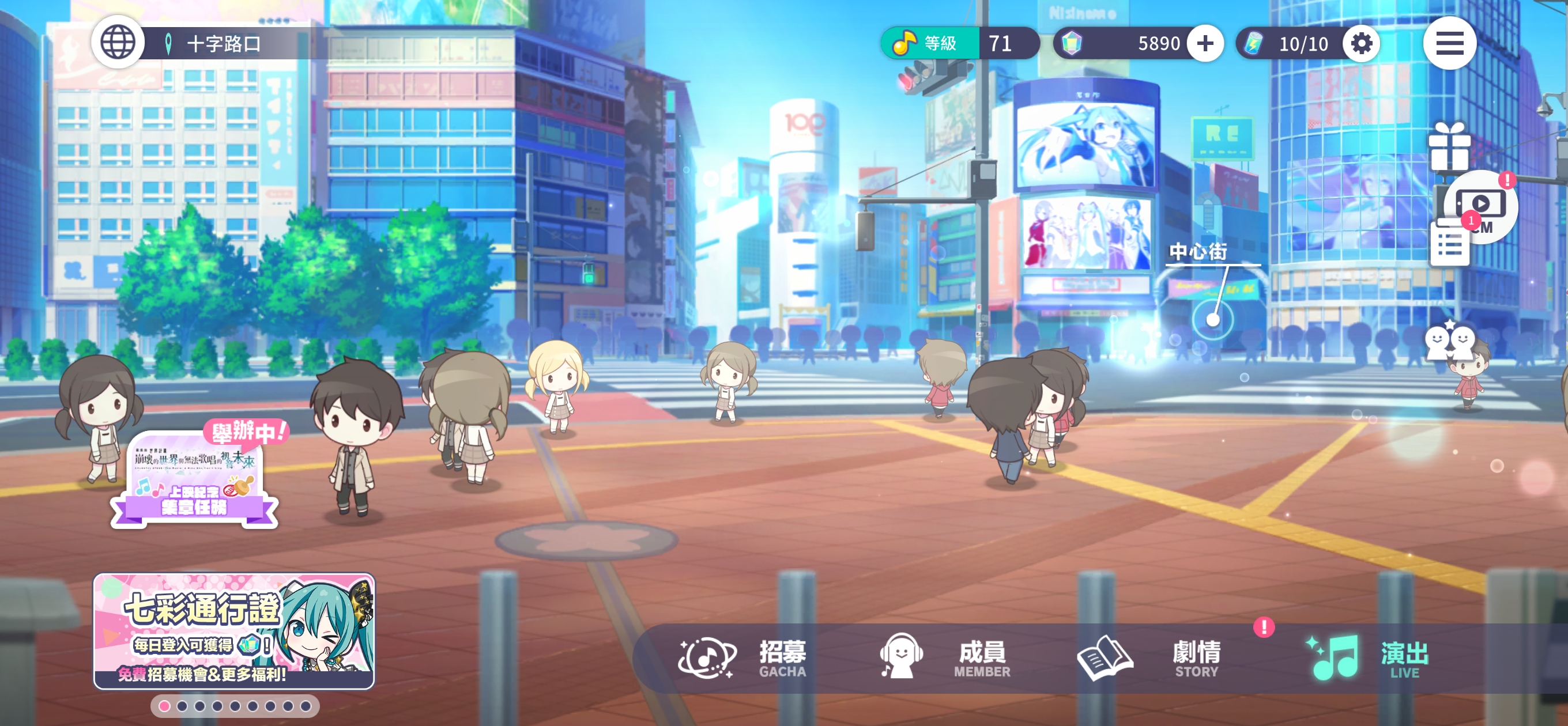Open the 招募 GACHA menu
This screenshot has width=1568, height=726.
(742, 658)
